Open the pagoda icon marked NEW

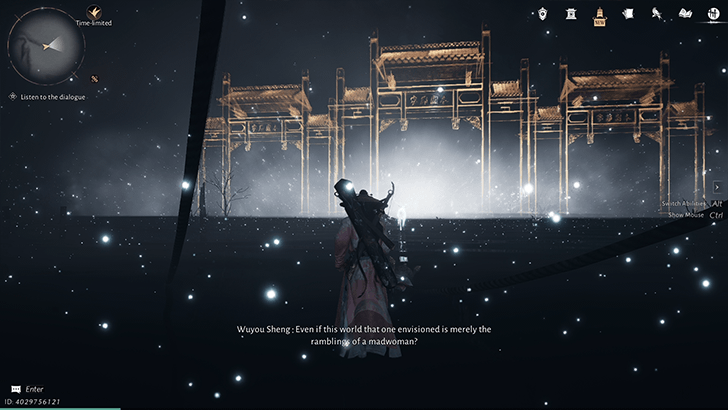pos(600,15)
